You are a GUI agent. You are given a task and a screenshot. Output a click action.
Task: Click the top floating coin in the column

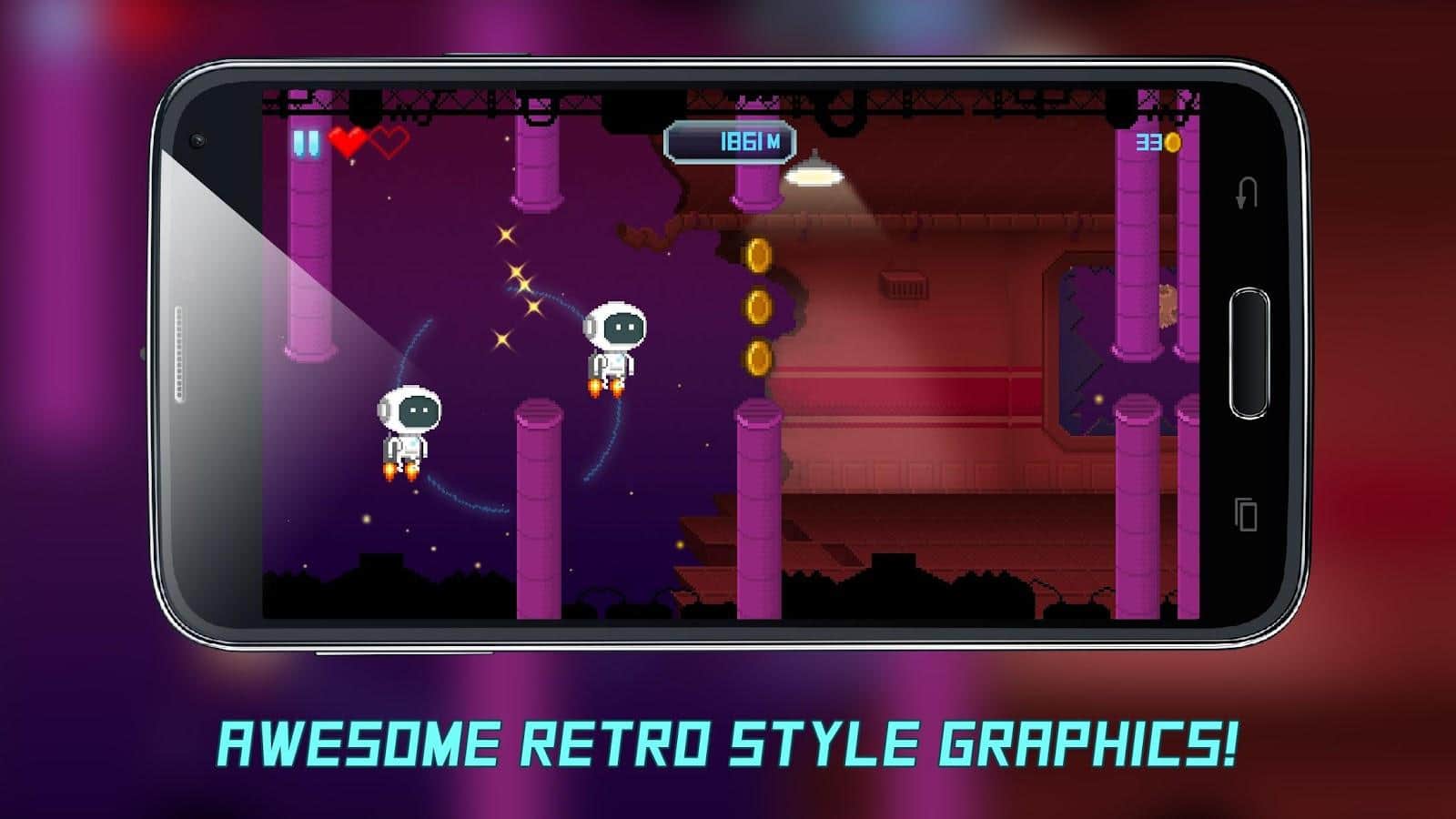[x=756, y=256]
